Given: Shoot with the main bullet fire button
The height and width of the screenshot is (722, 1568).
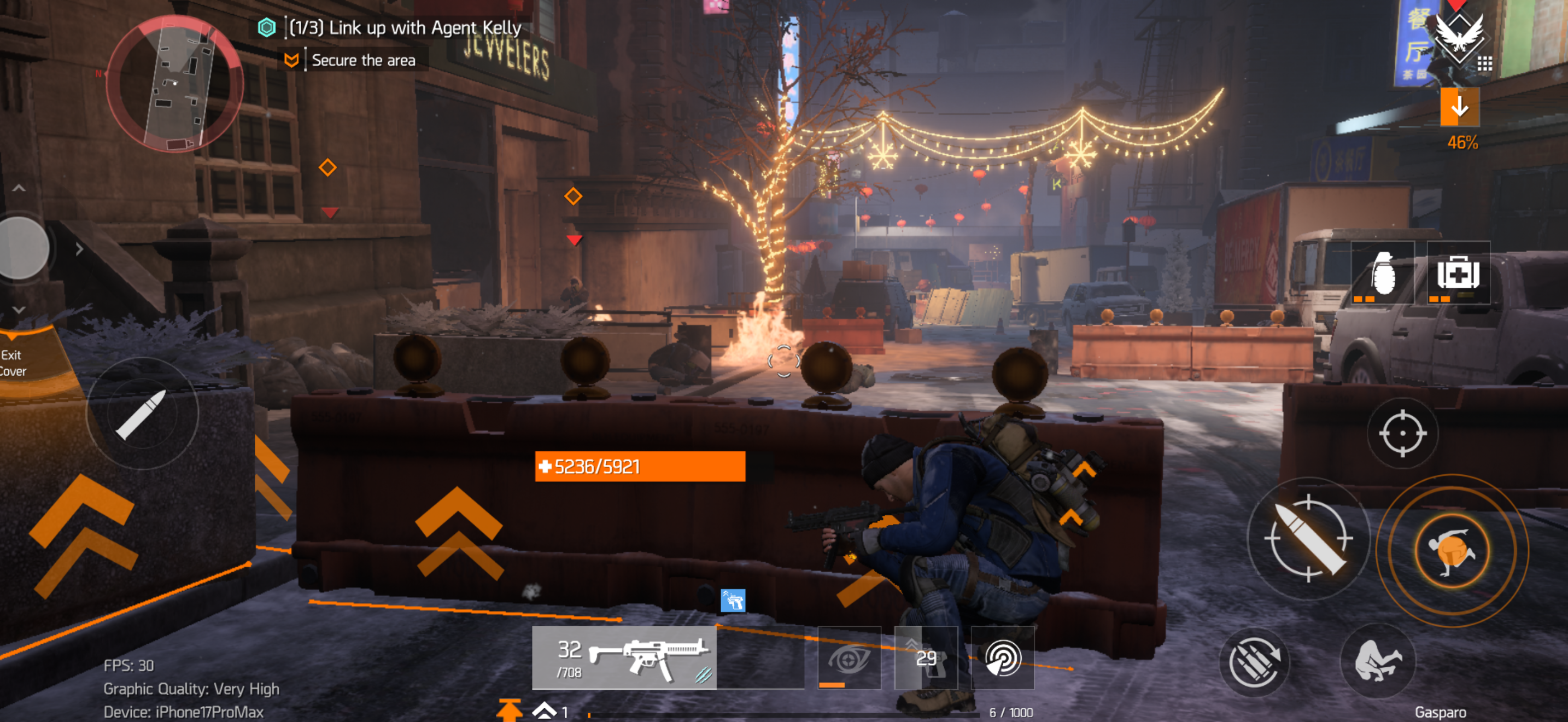Looking at the screenshot, I should coord(1308,539).
